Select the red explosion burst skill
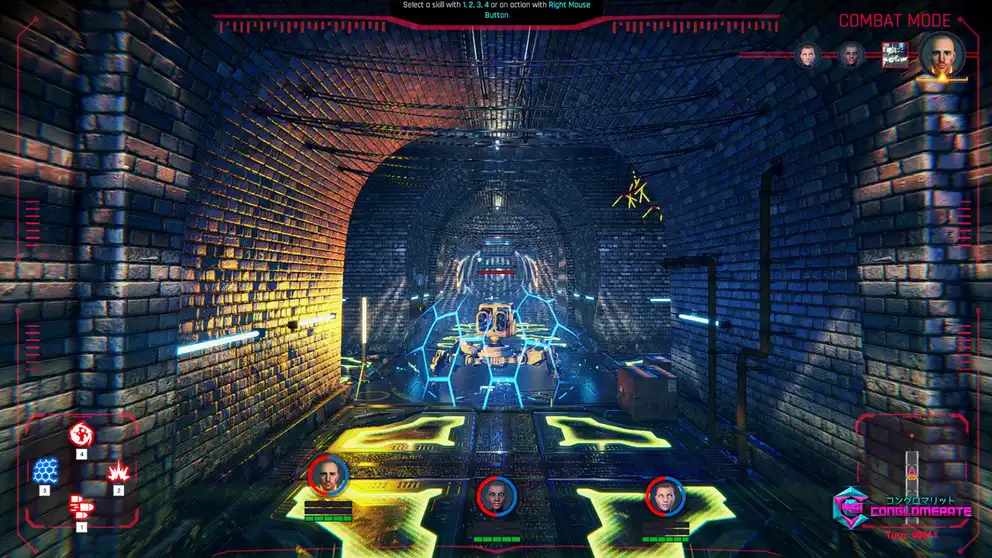The image size is (992, 558). tap(118, 471)
